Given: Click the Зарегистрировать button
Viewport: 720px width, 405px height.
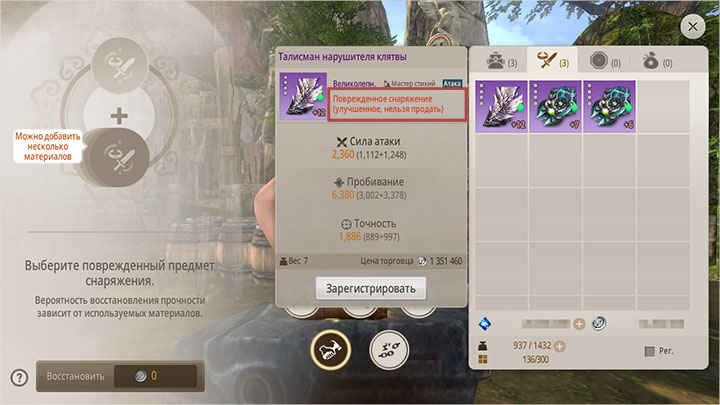Looking at the screenshot, I should coord(371,288).
